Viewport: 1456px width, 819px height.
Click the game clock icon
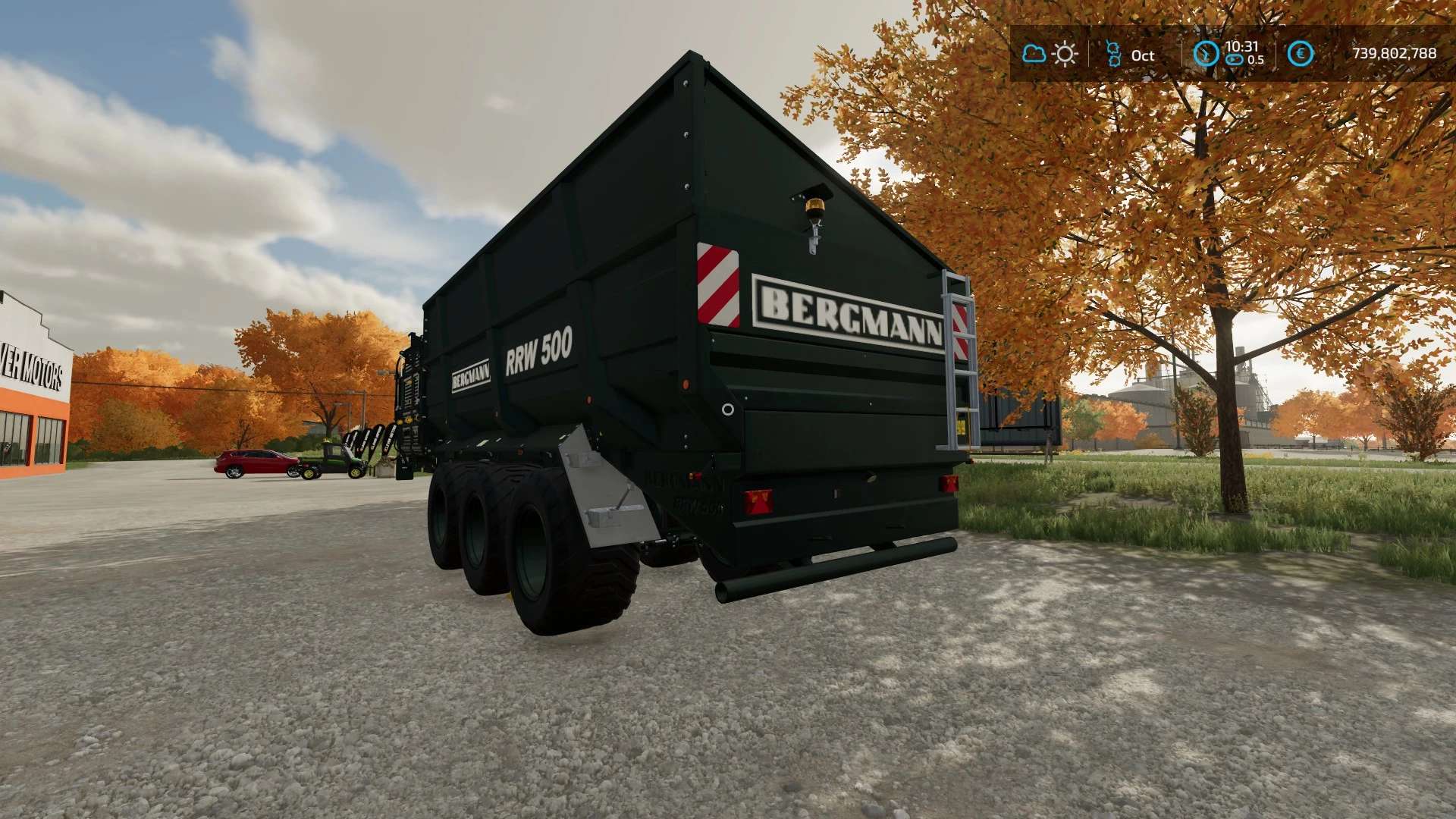coord(1206,54)
